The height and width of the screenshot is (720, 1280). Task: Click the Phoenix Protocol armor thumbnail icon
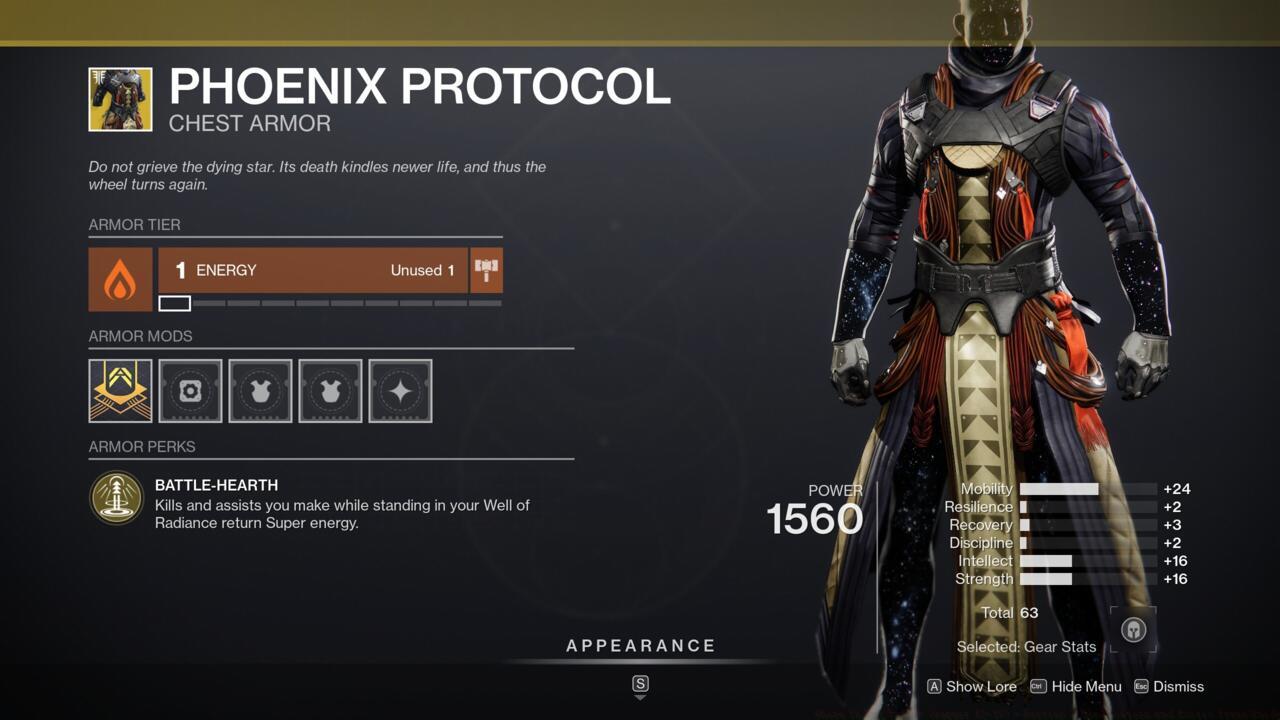tap(119, 100)
